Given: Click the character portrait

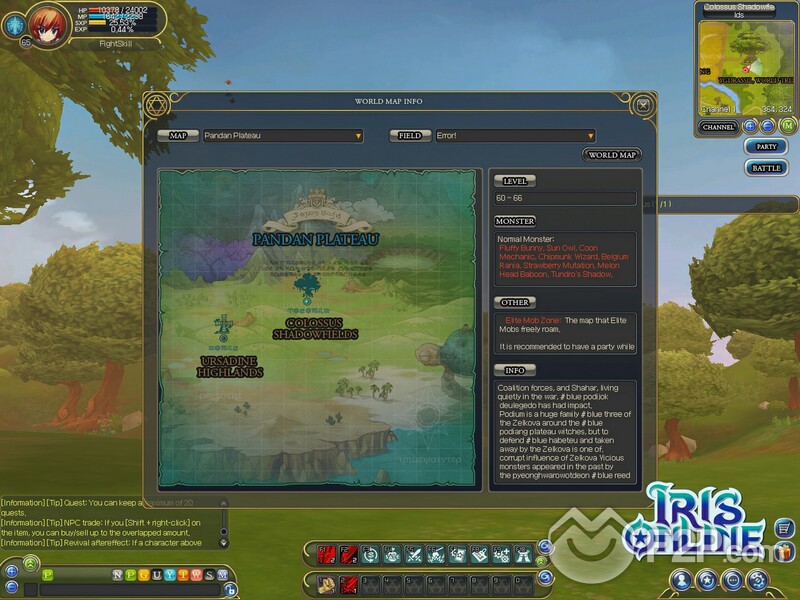Looking at the screenshot, I should (46, 21).
